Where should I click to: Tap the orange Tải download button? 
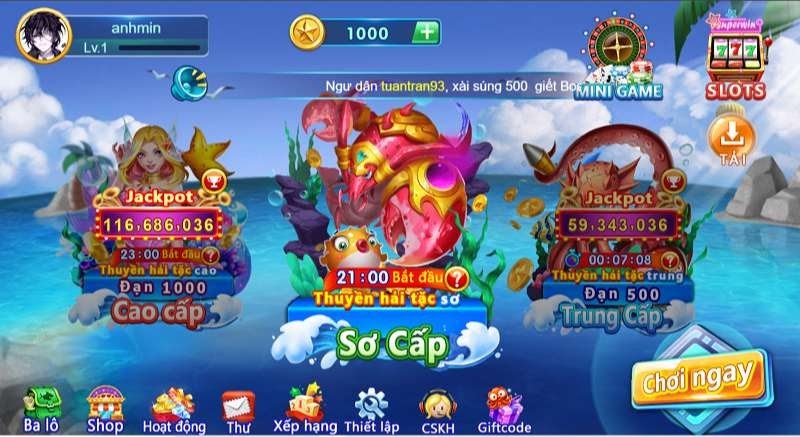731,141
